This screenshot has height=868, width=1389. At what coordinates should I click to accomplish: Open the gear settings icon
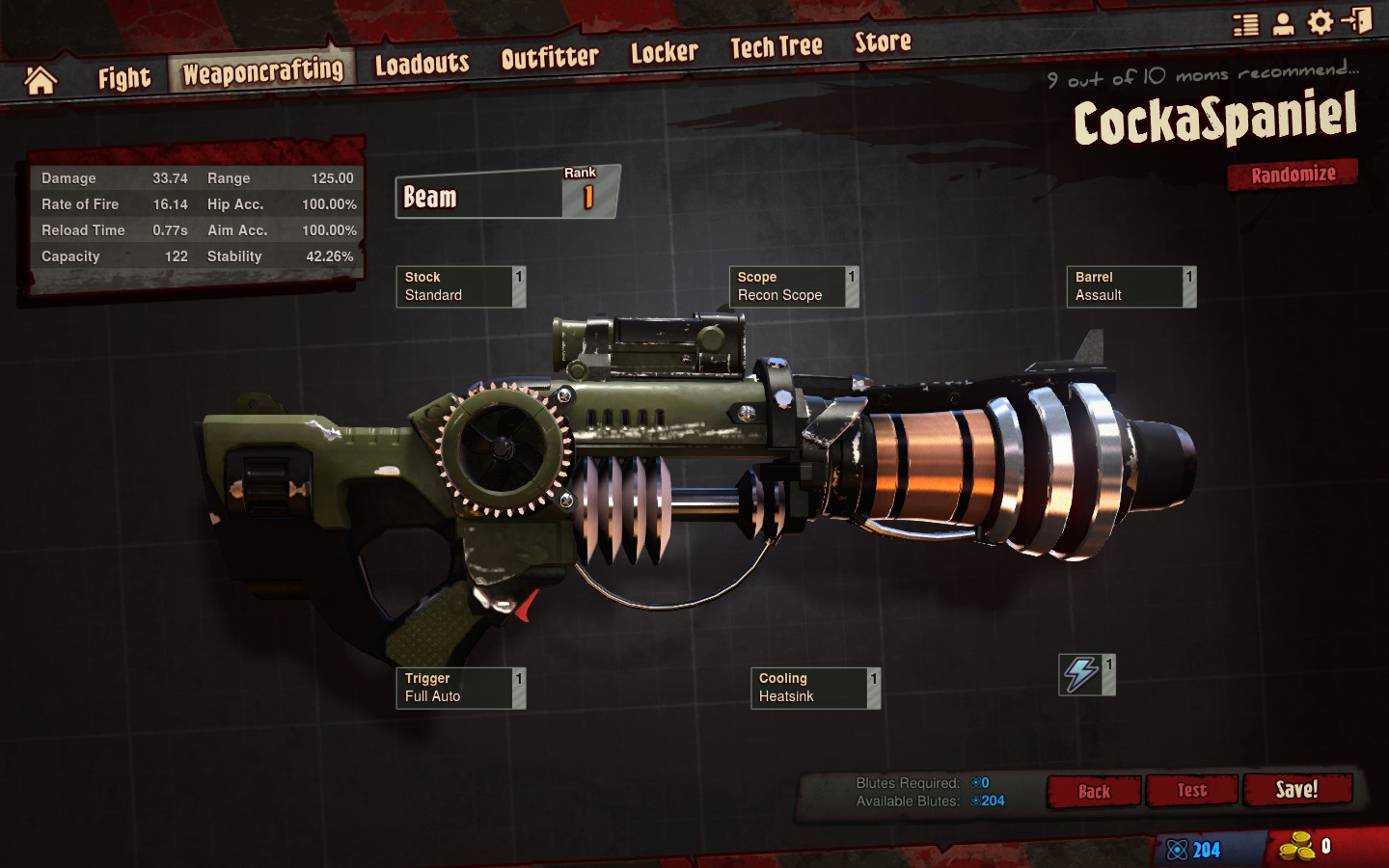[x=1321, y=22]
